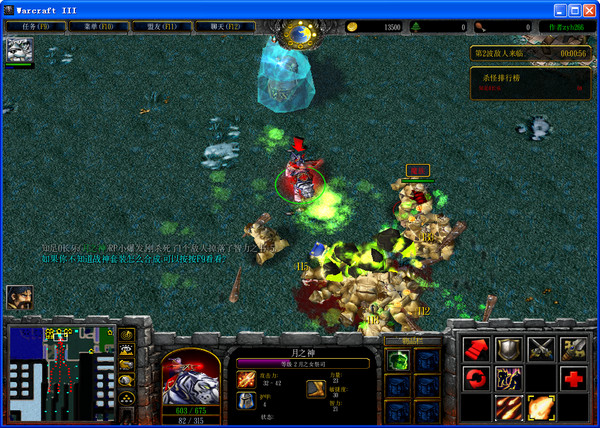
Task: Activate the red arrow Move command
Action: (475, 348)
